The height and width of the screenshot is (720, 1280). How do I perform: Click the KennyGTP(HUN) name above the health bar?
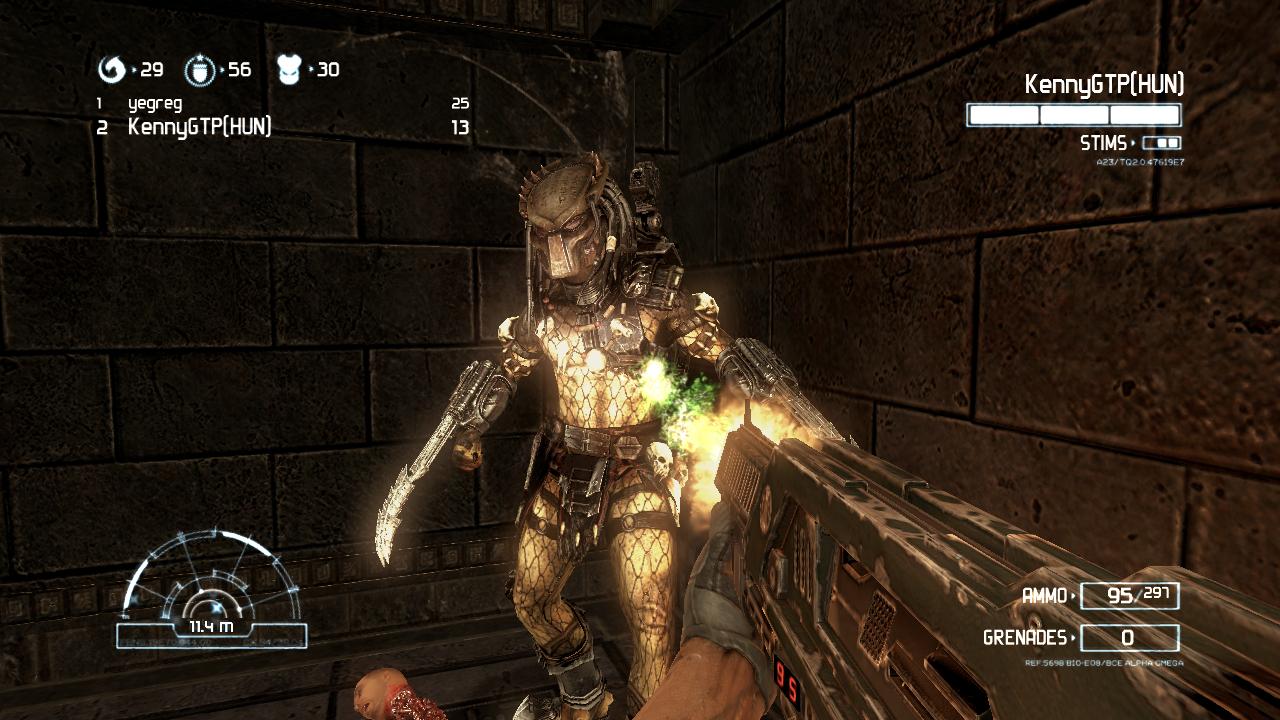1103,87
